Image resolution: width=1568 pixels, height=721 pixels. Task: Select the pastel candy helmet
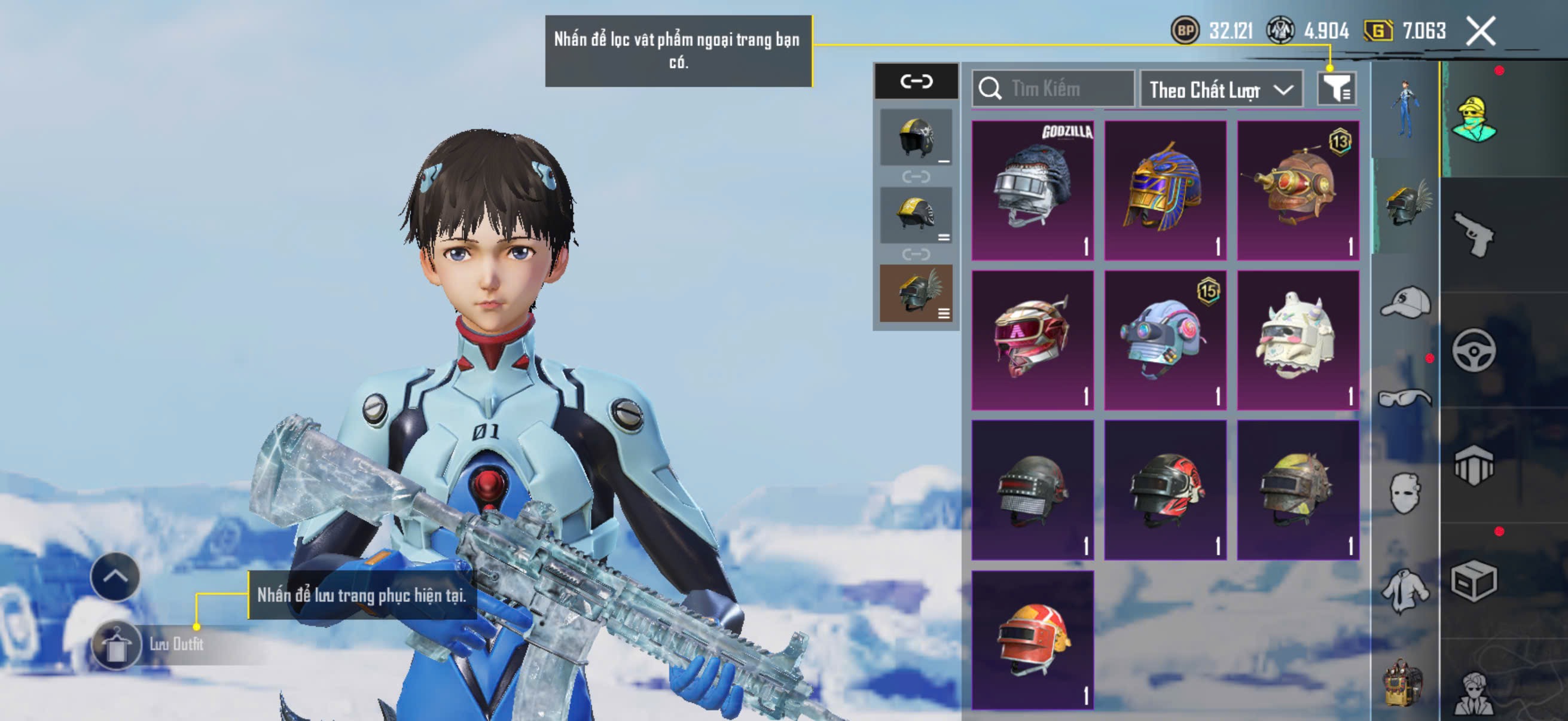(1165, 340)
